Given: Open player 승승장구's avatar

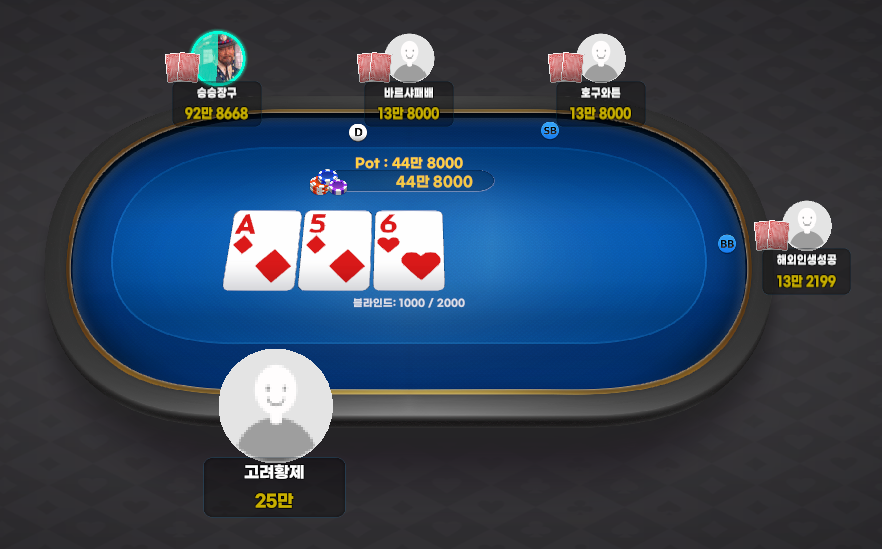Looking at the screenshot, I should pos(219,56).
